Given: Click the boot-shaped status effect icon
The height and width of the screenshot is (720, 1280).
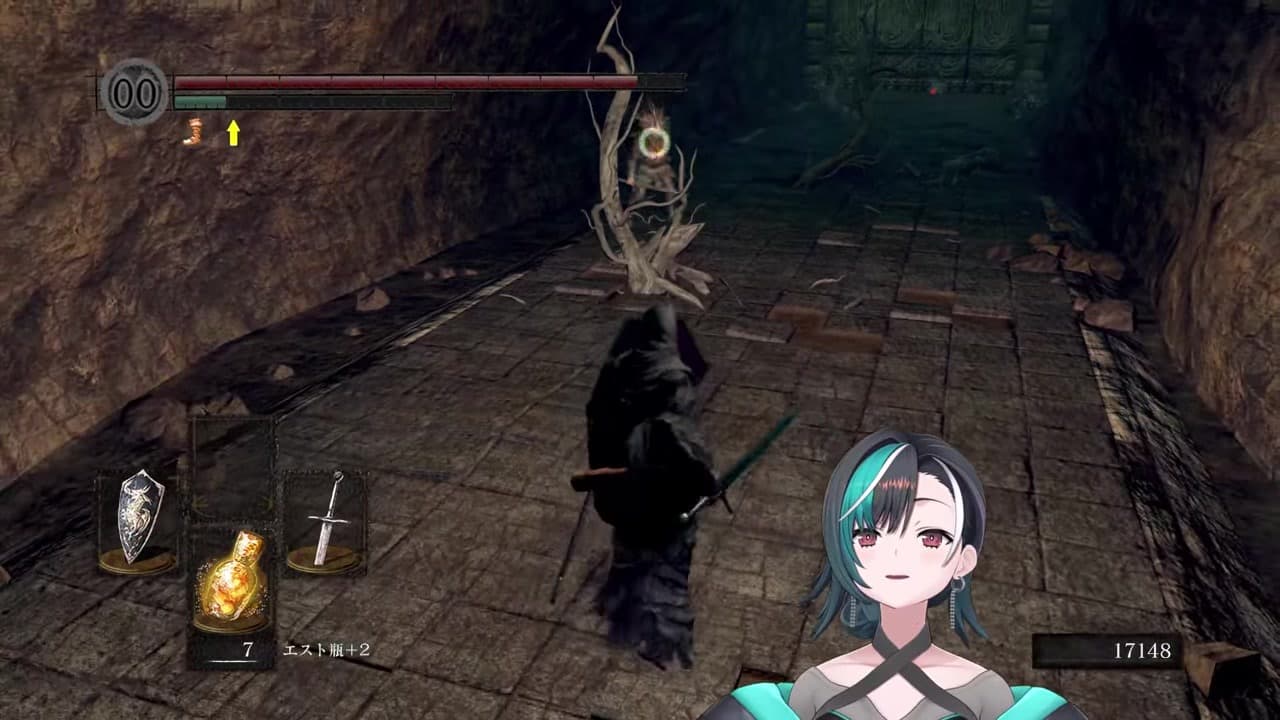Looking at the screenshot, I should tap(192, 135).
